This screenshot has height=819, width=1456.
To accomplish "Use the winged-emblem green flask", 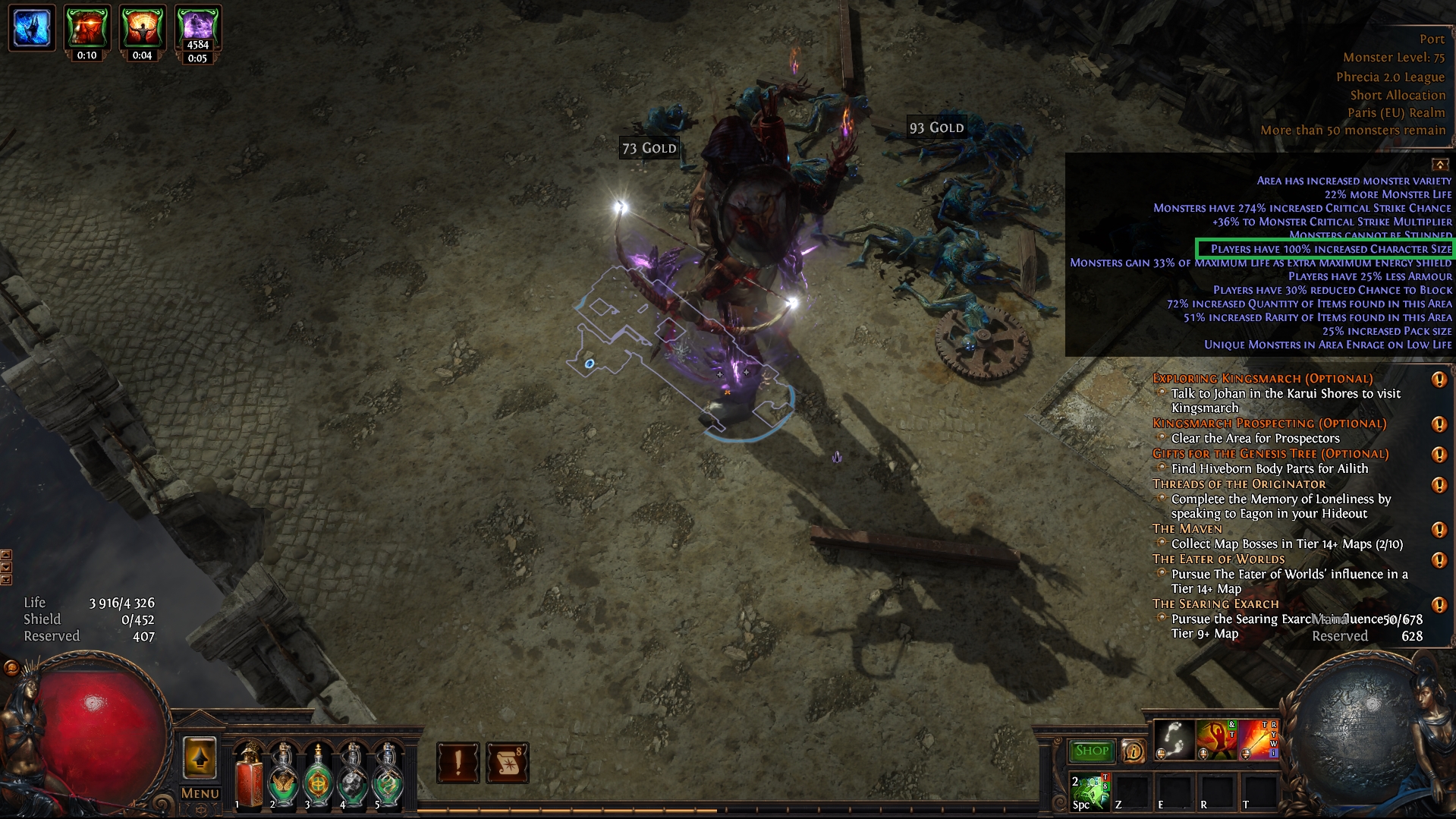I will 284,776.
